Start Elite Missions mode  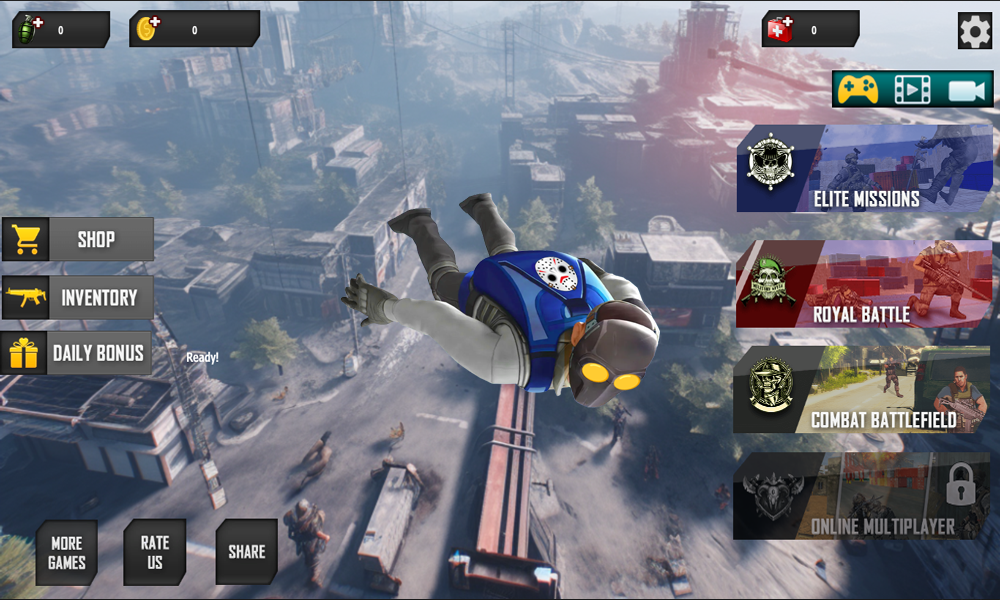coord(865,169)
